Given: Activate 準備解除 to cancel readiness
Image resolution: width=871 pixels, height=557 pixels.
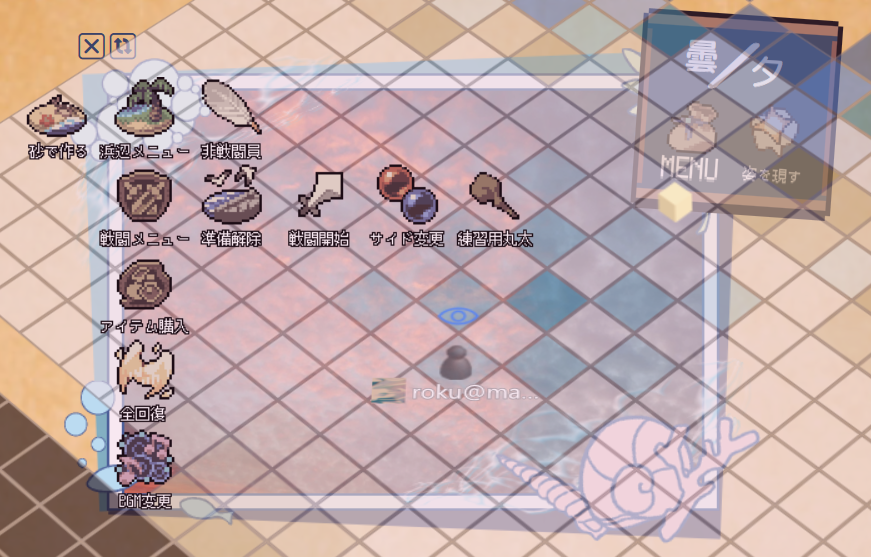Looking at the screenshot, I should click(231, 196).
